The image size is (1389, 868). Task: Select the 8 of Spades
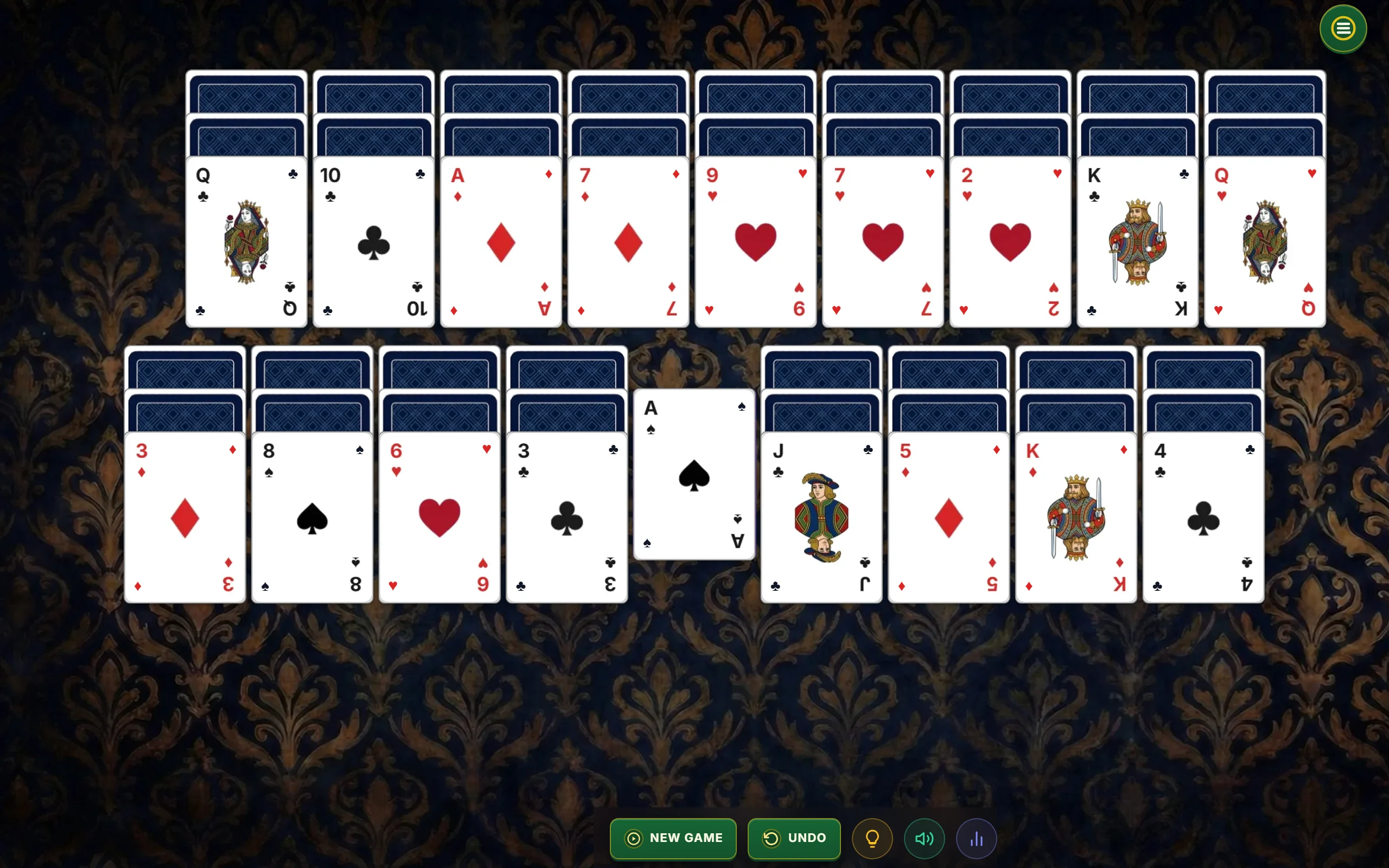311,516
